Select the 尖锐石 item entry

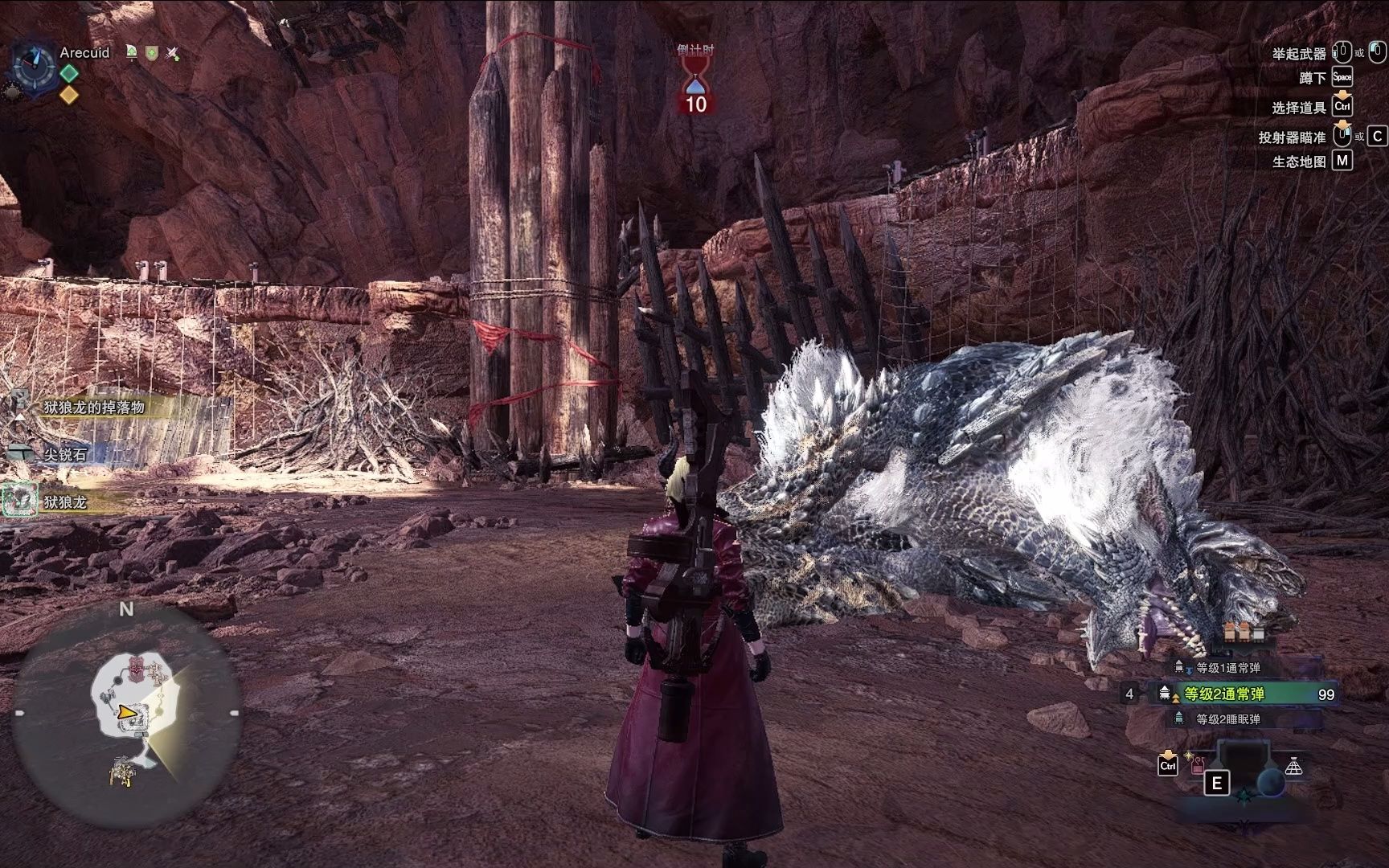pyautogui.click(x=64, y=455)
